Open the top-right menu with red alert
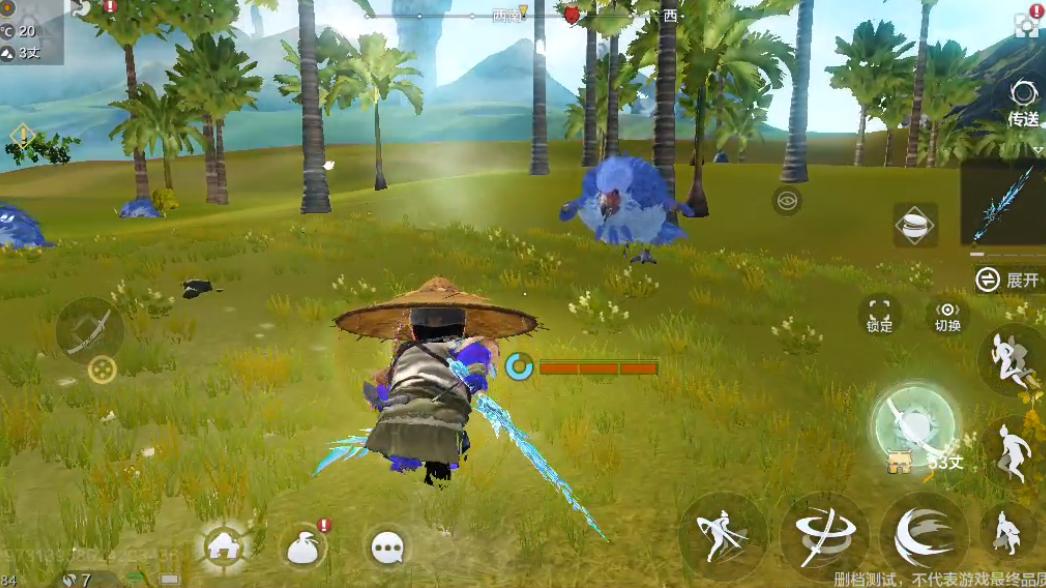 [1027, 22]
